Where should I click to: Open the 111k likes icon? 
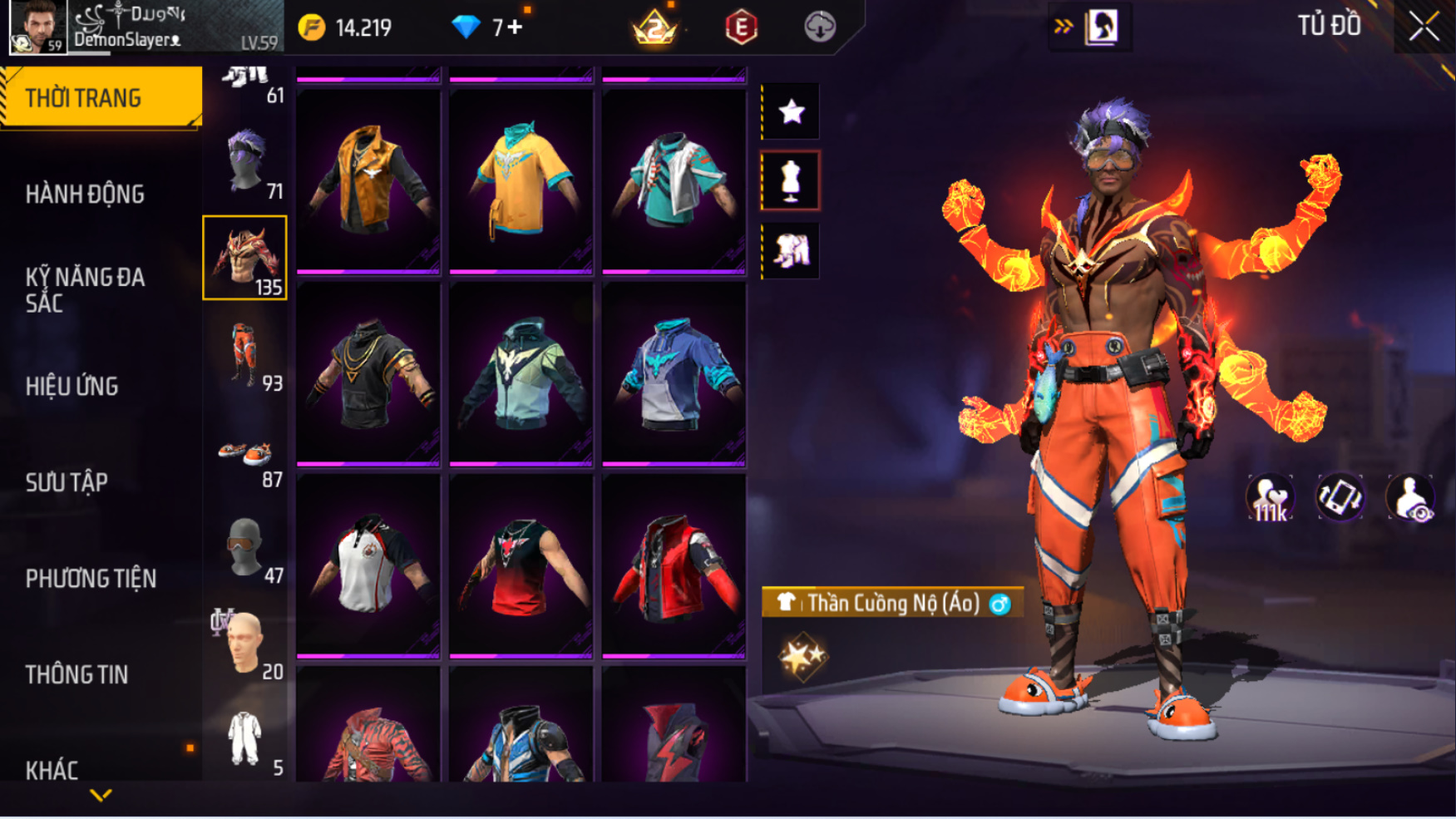[x=1270, y=498]
